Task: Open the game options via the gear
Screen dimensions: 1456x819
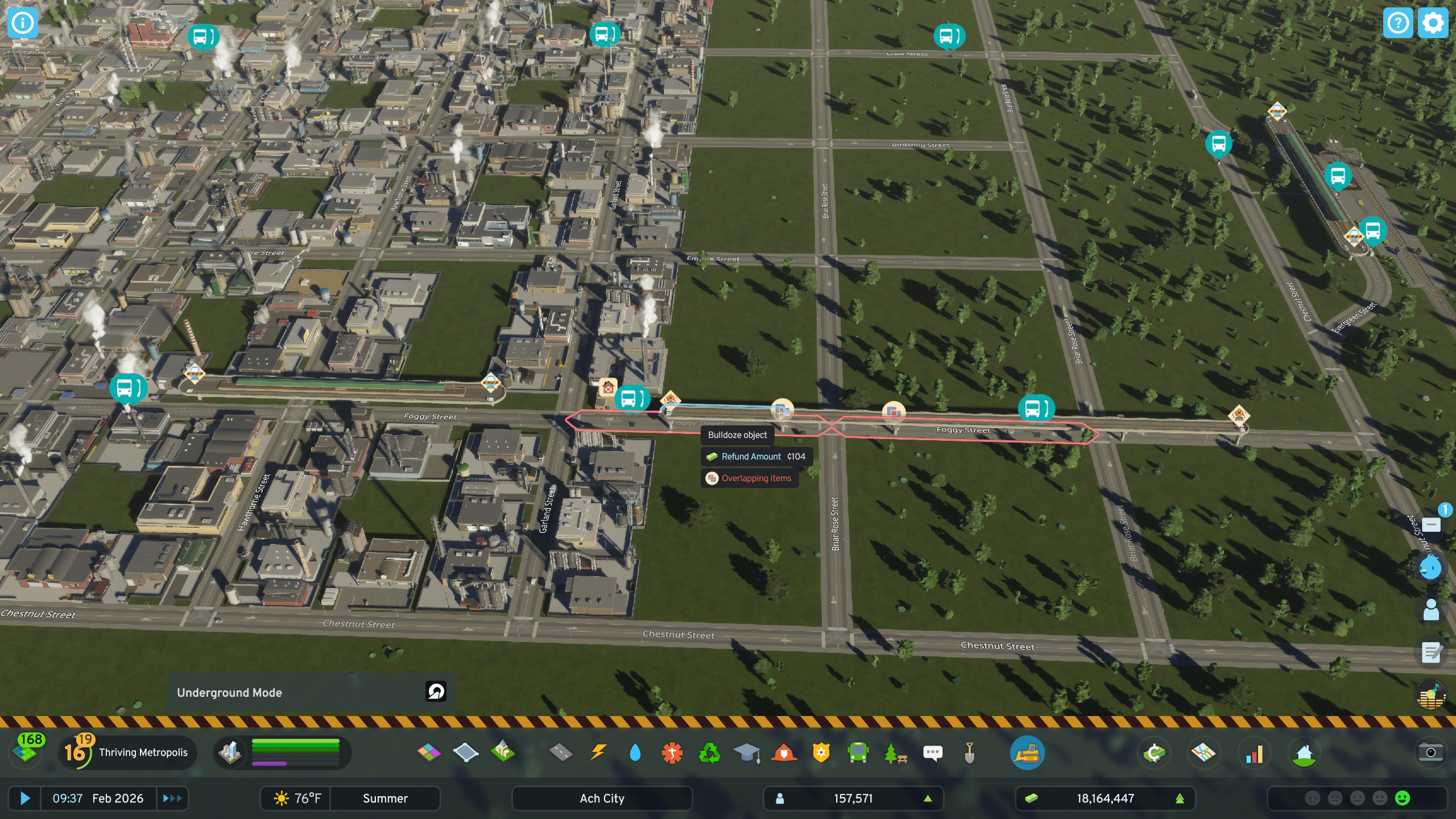Action: pos(1433,23)
